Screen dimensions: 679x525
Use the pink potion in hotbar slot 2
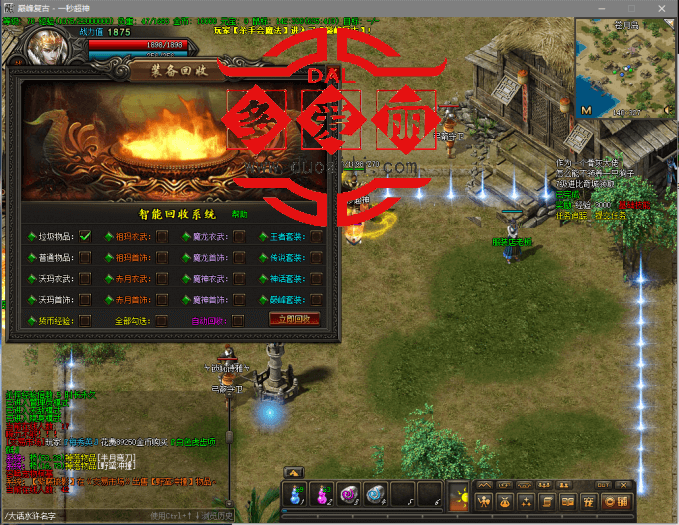(323, 492)
